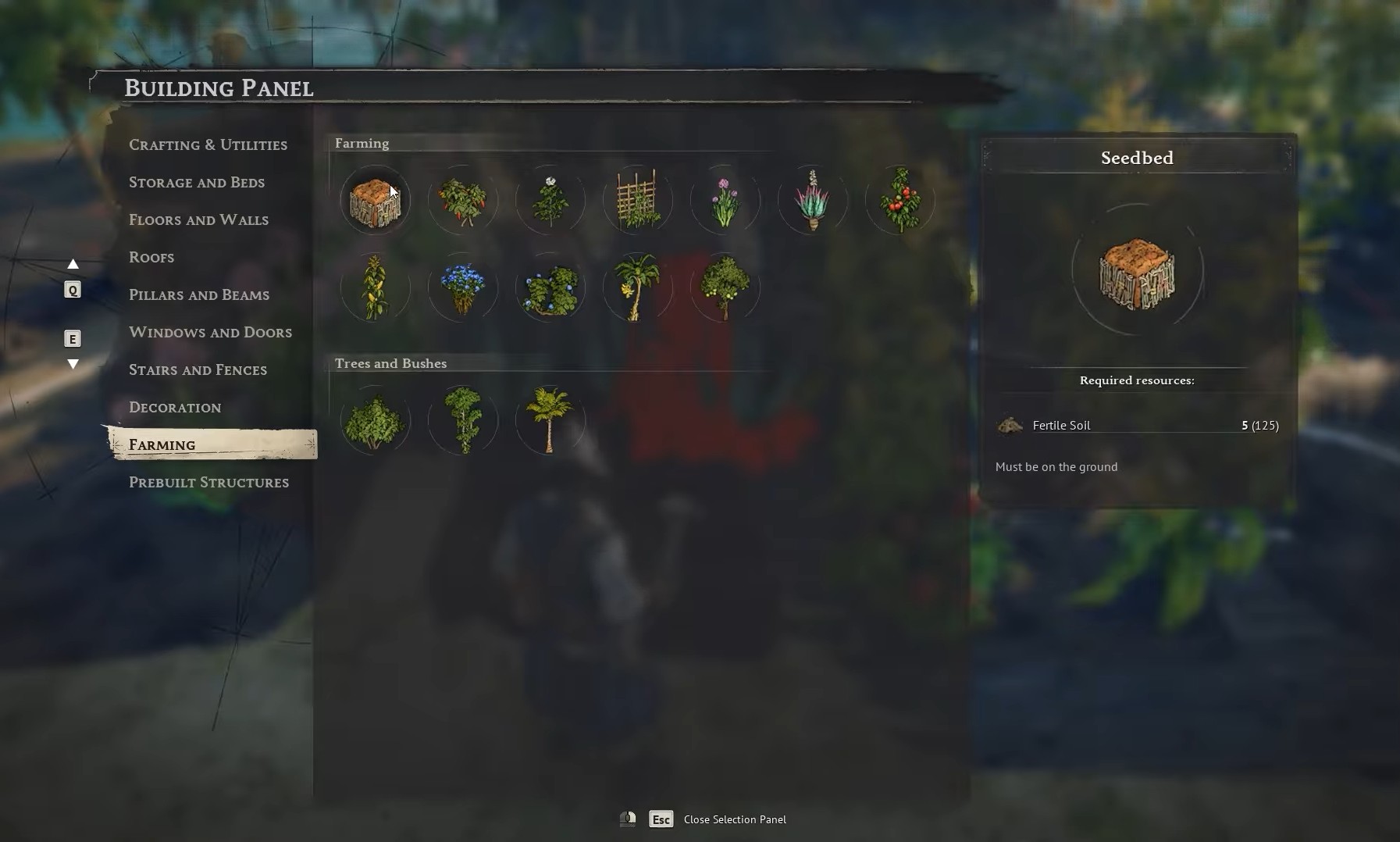Open Windows and Doors category
Image resolution: width=1400 pixels, height=842 pixels.
pos(210,332)
